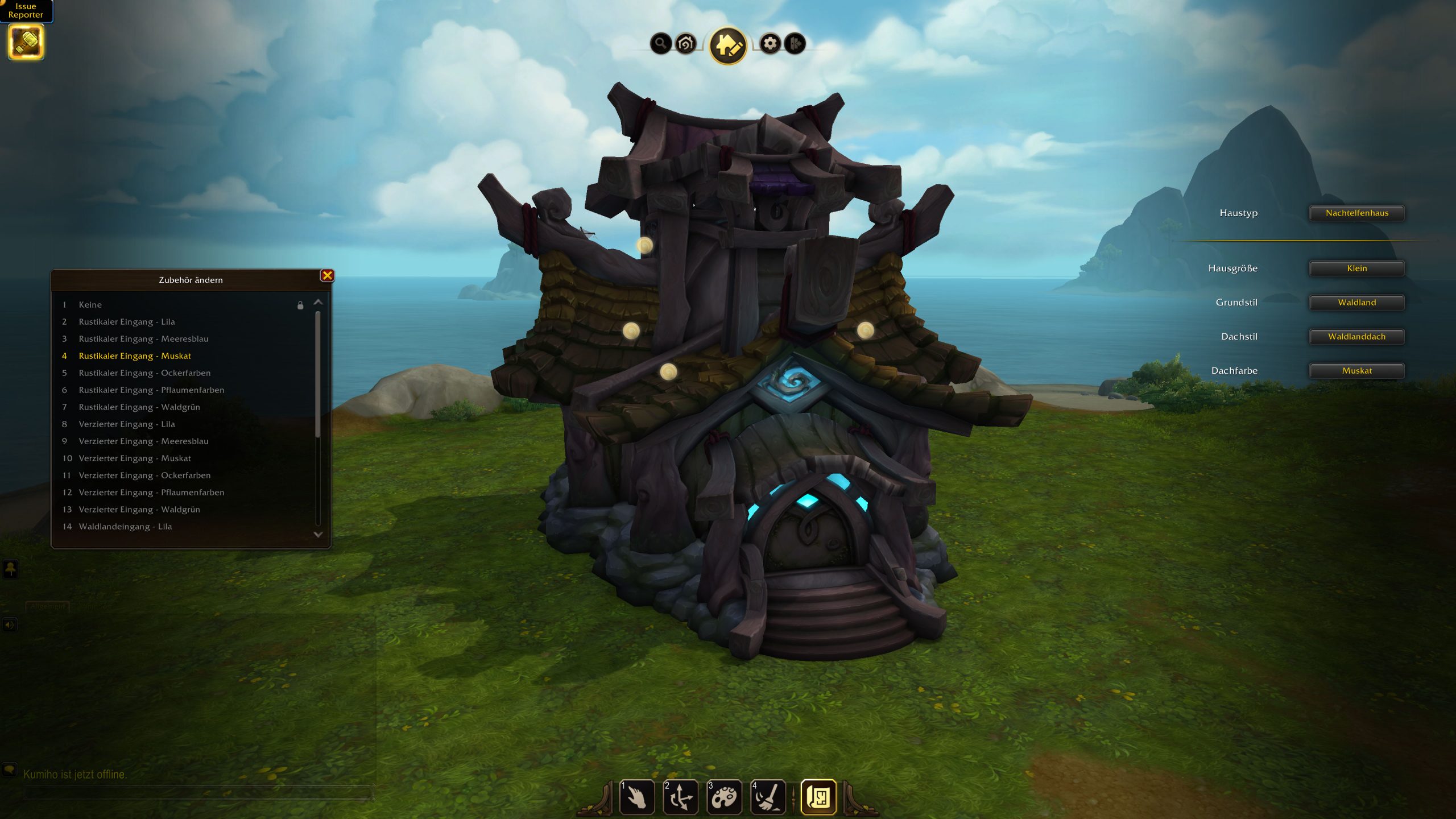Change Hausgröße from Klein
The height and width of the screenshot is (819, 1456).
click(1356, 268)
